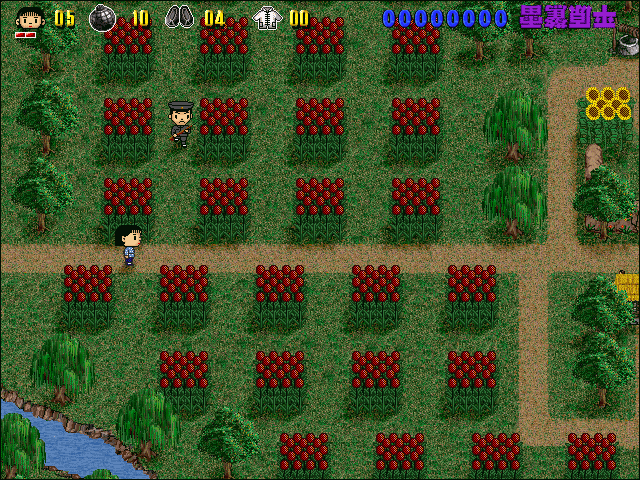640x480 pixels.
Task: Select the black bomb icon
Action: tap(102, 17)
